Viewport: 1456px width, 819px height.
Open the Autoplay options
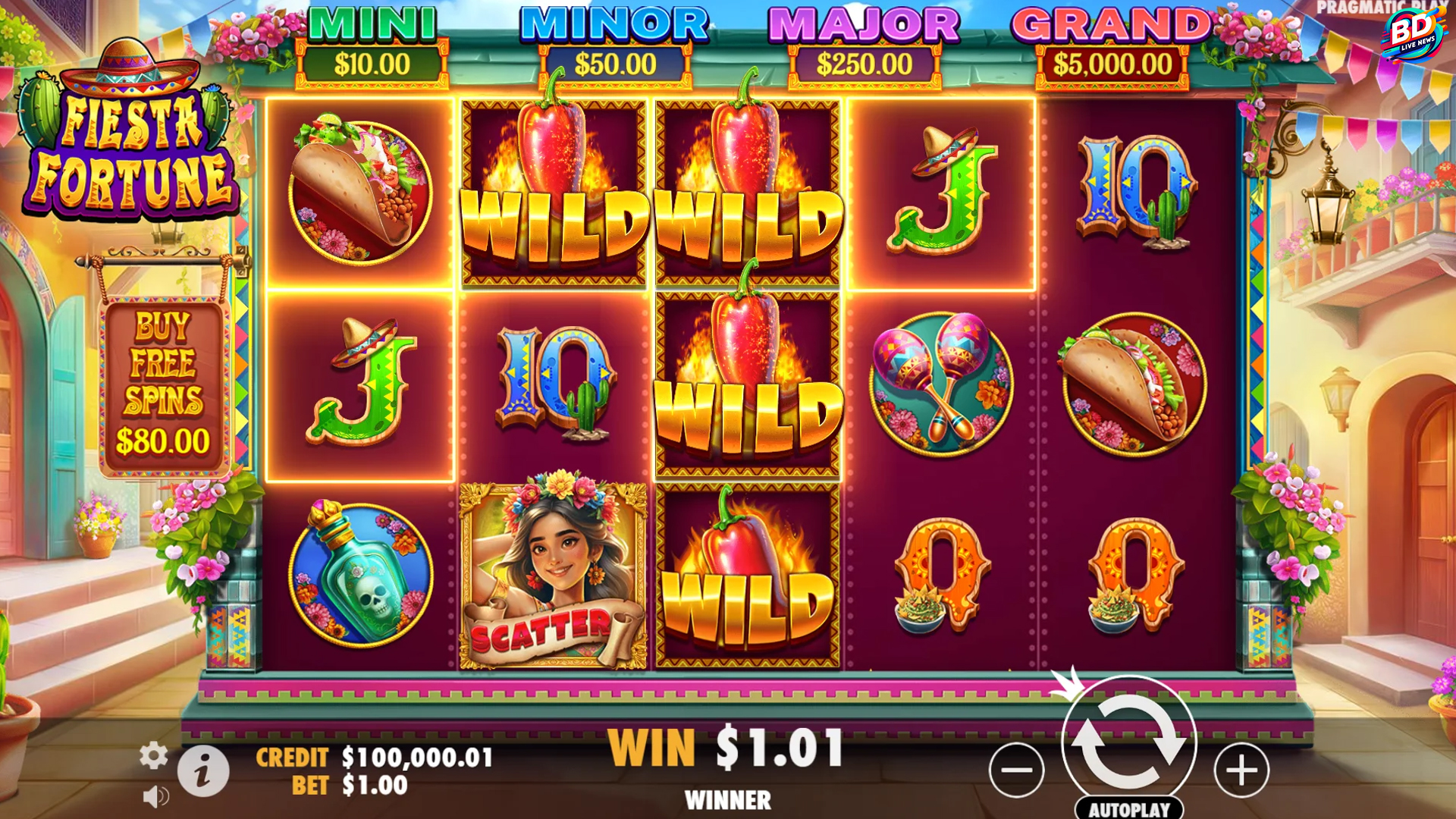point(1129,809)
